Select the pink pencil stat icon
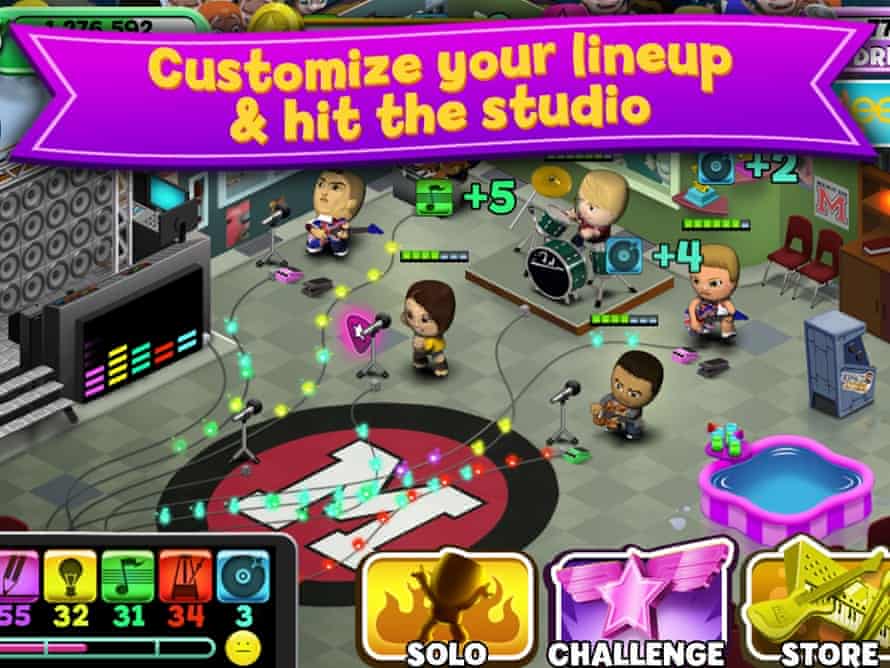Image resolution: width=890 pixels, height=668 pixels. (x=15, y=577)
